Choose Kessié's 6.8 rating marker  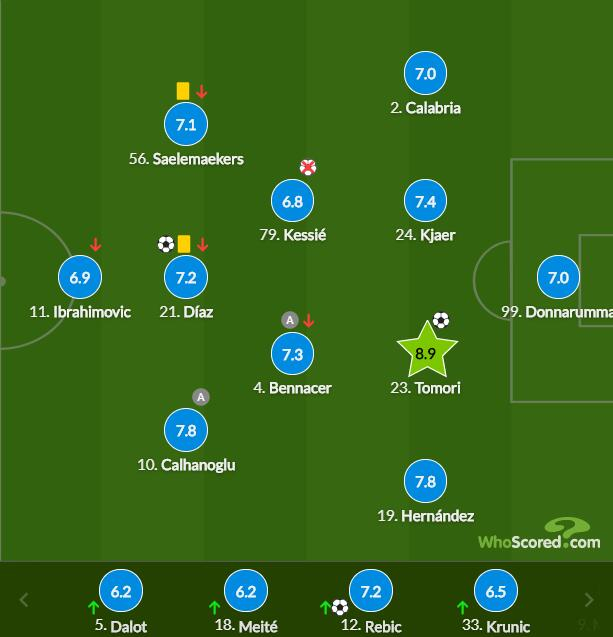tap(292, 201)
